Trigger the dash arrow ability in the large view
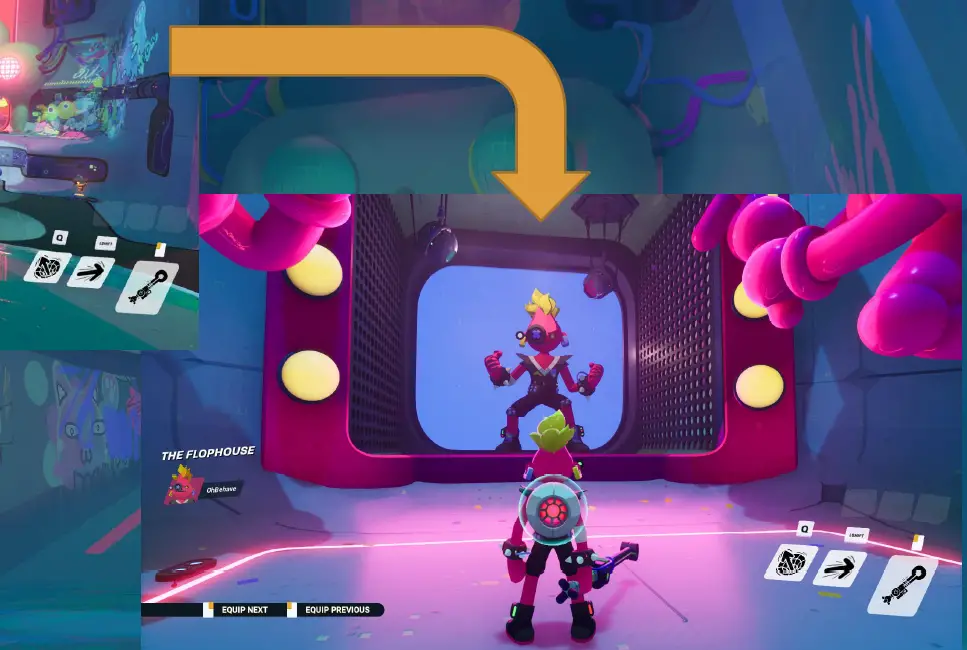The height and width of the screenshot is (650, 967). point(839,569)
